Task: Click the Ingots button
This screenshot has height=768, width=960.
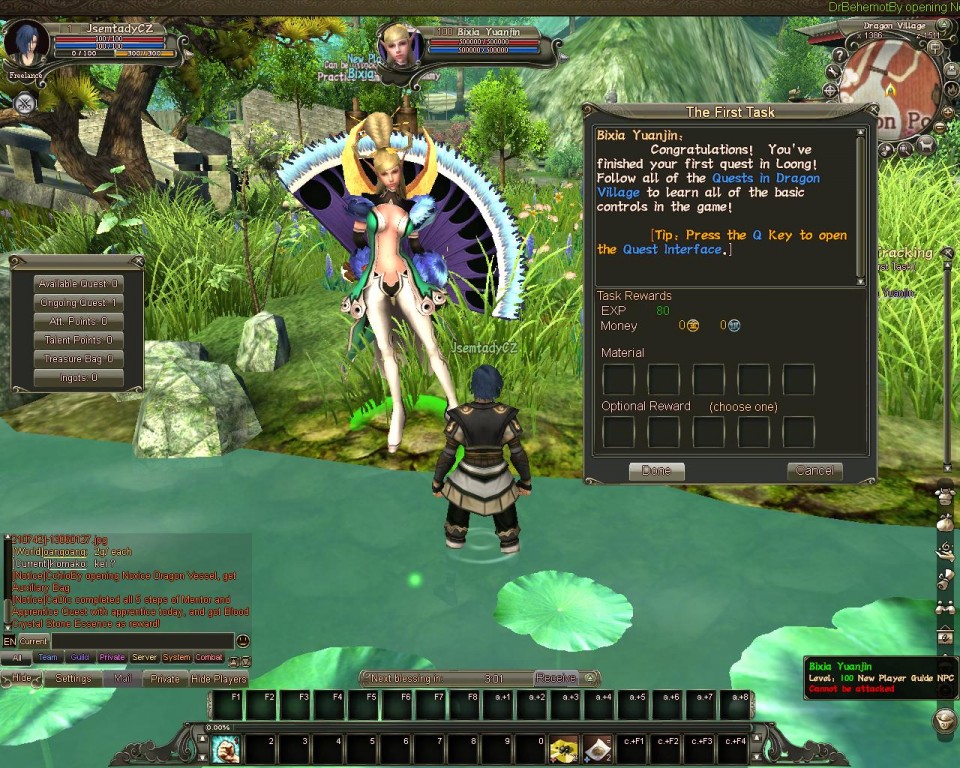Action: coord(78,378)
